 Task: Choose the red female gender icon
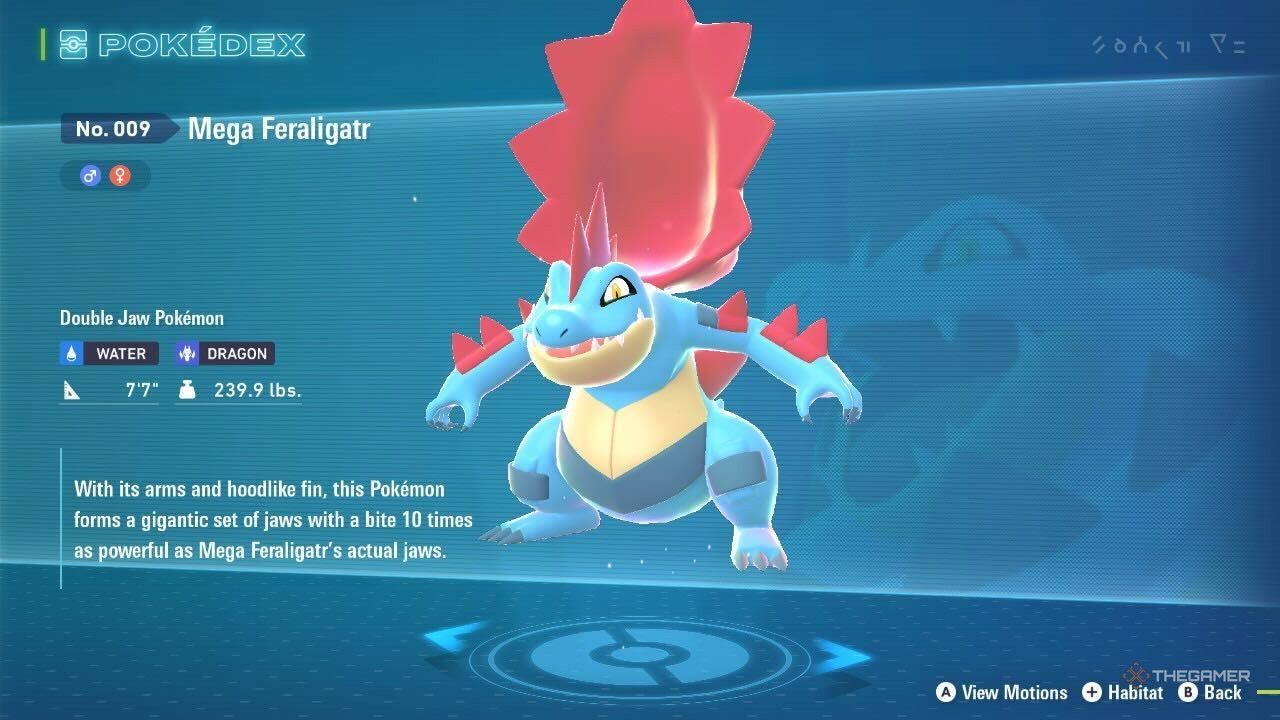coord(120,177)
